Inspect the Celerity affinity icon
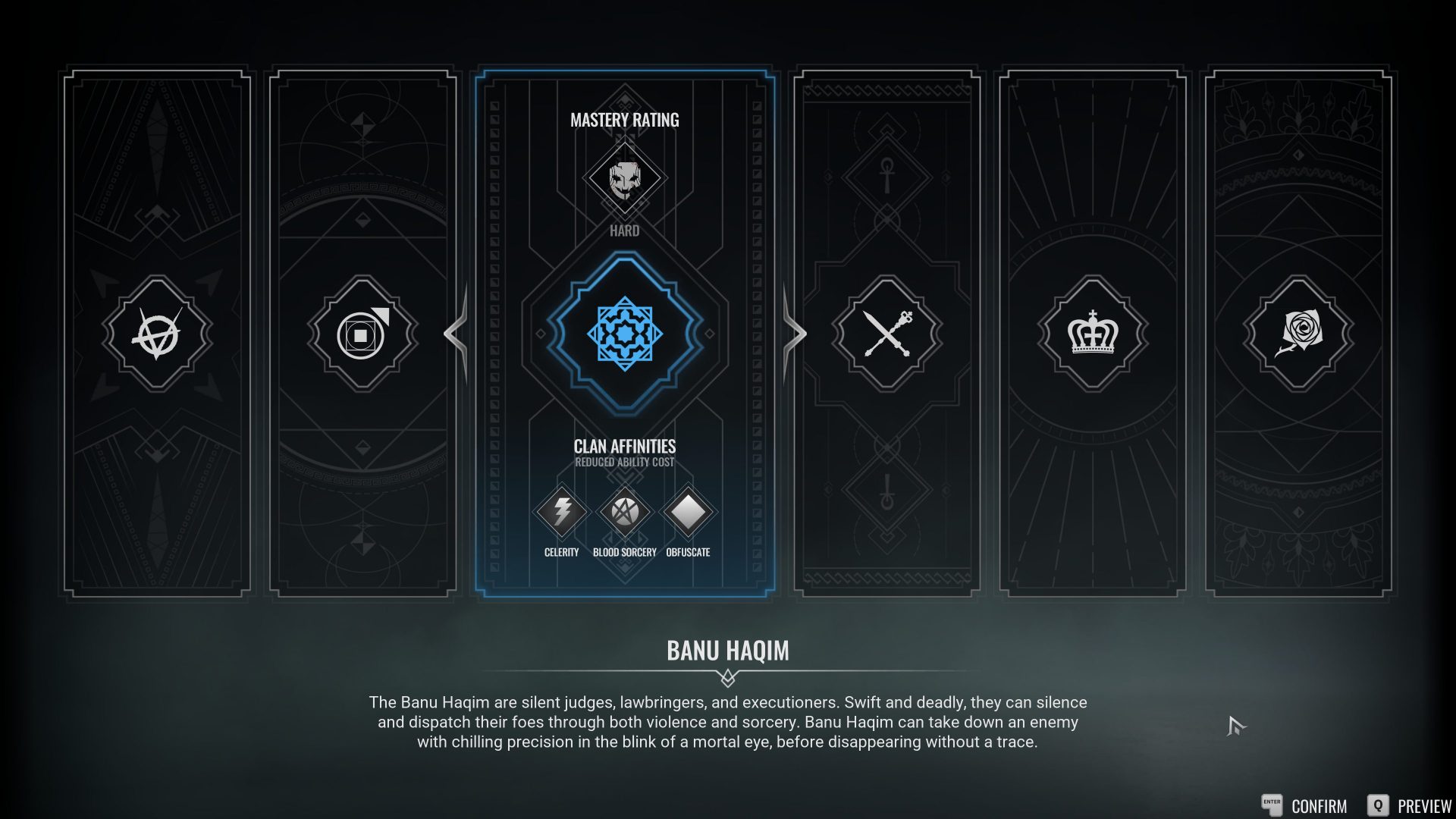 click(561, 512)
